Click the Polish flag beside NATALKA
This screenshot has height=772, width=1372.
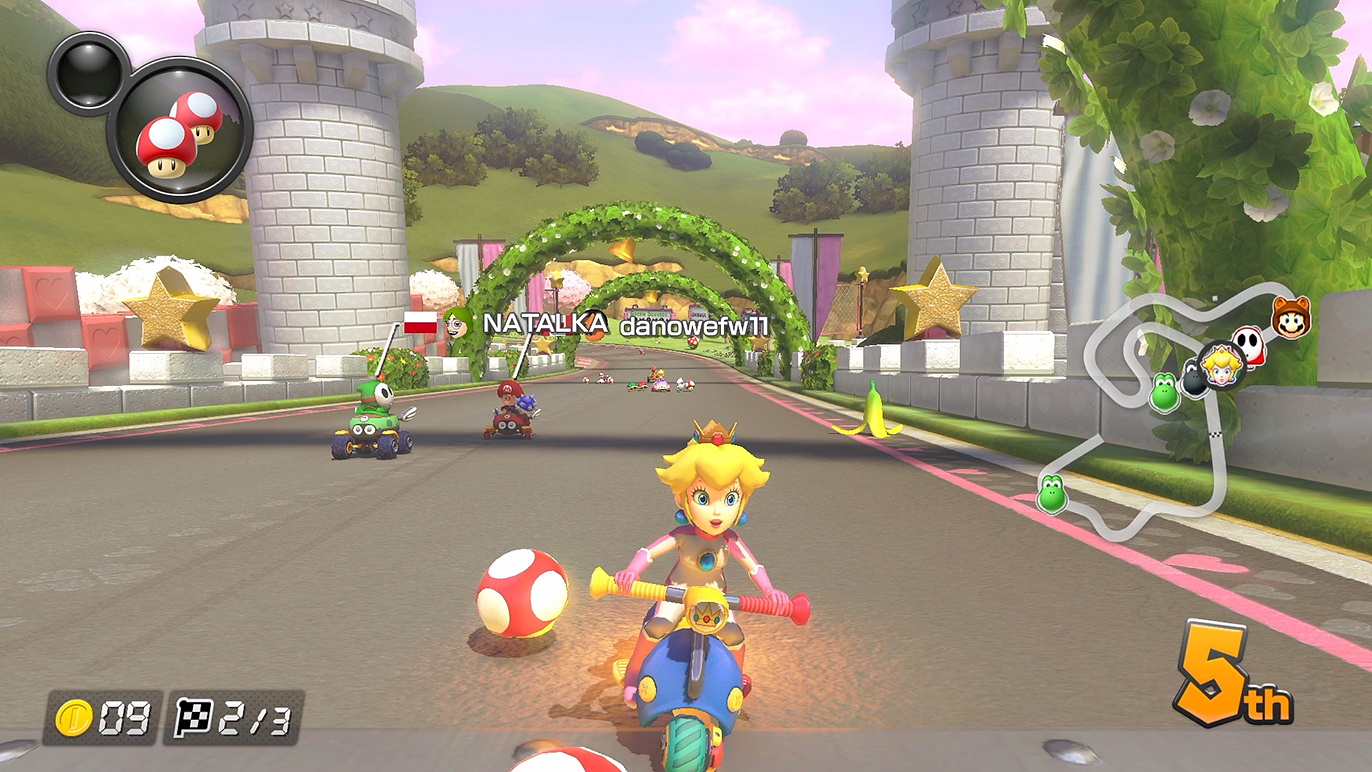pyautogui.click(x=420, y=323)
